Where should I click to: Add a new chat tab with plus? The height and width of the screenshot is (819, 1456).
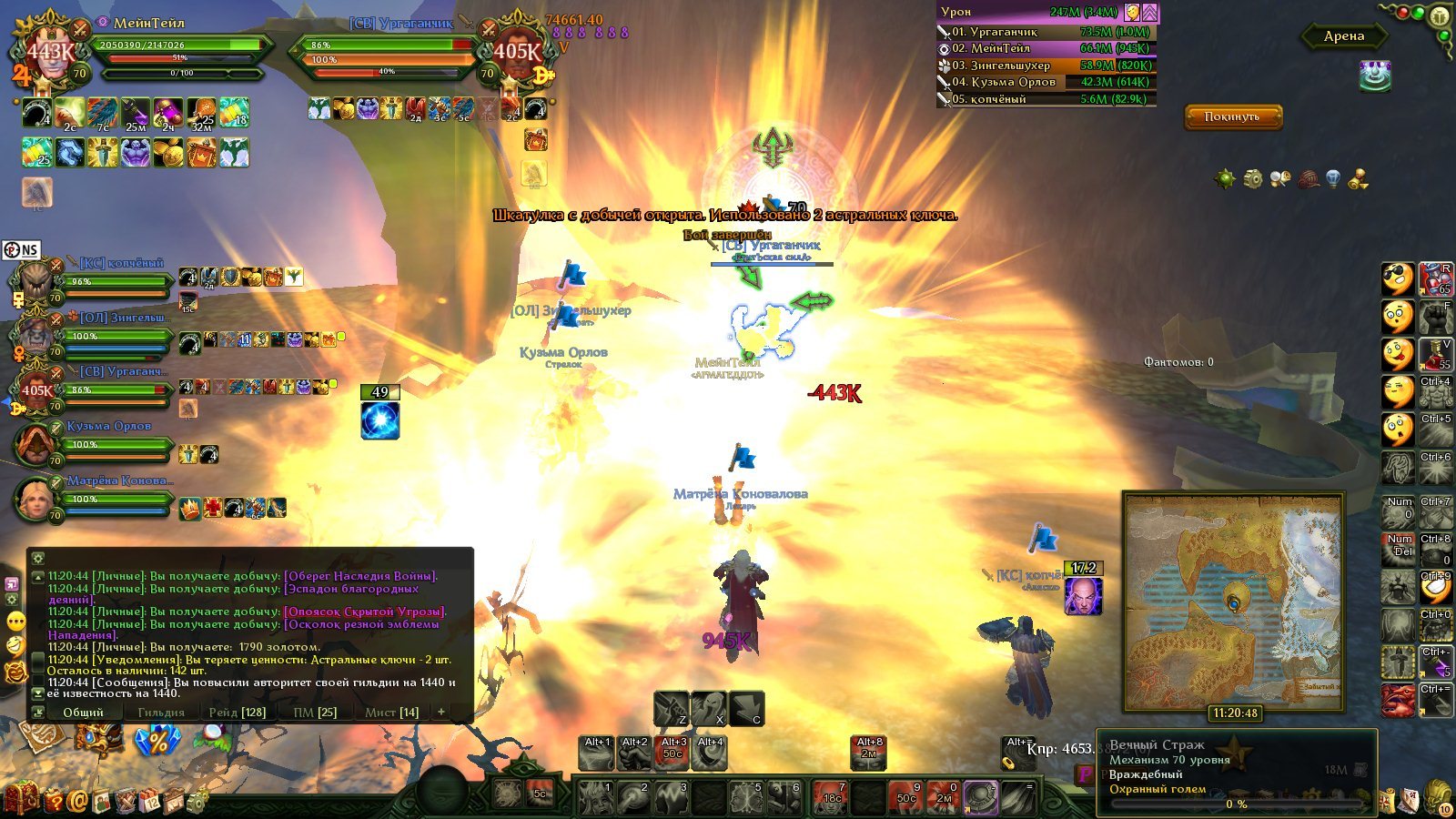click(x=441, y=712)
